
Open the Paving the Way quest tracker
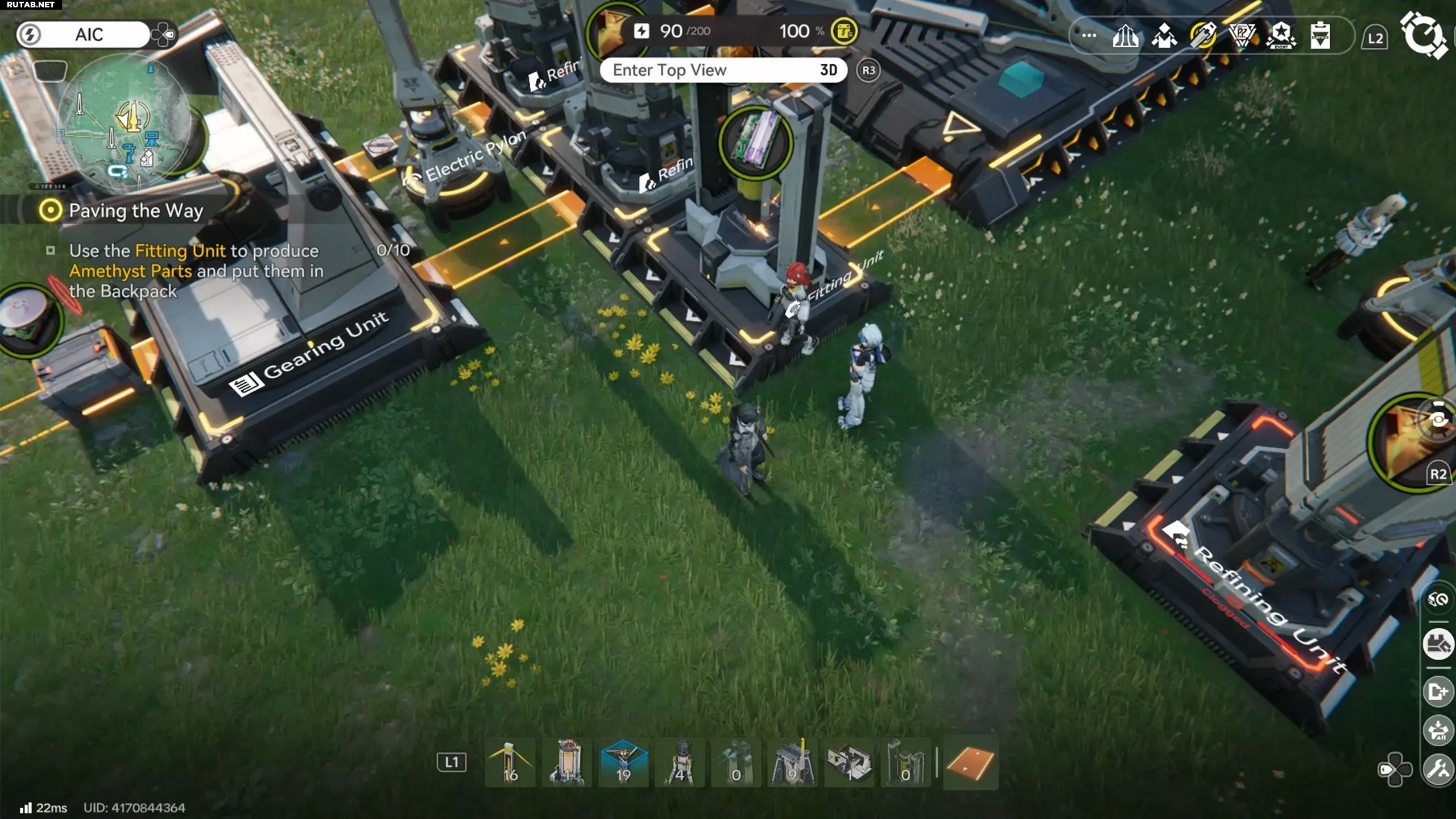(x=135, y=211)
